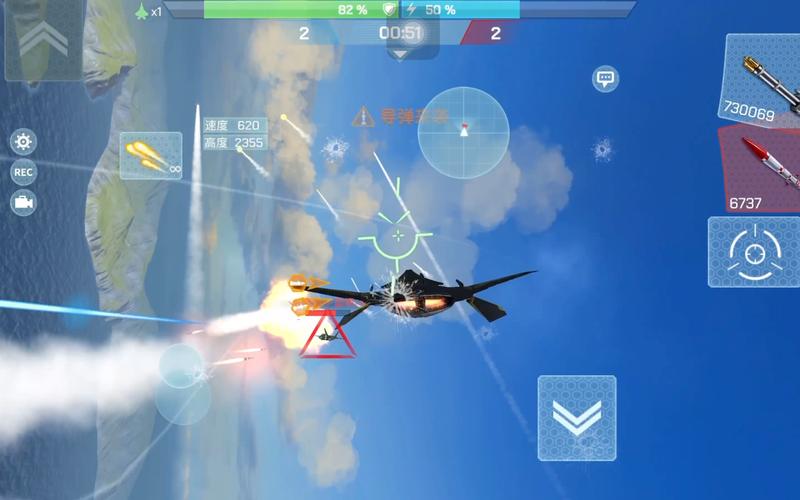Click the video camera icon
The width and height of the screenshot is (800, 500).
23,203
